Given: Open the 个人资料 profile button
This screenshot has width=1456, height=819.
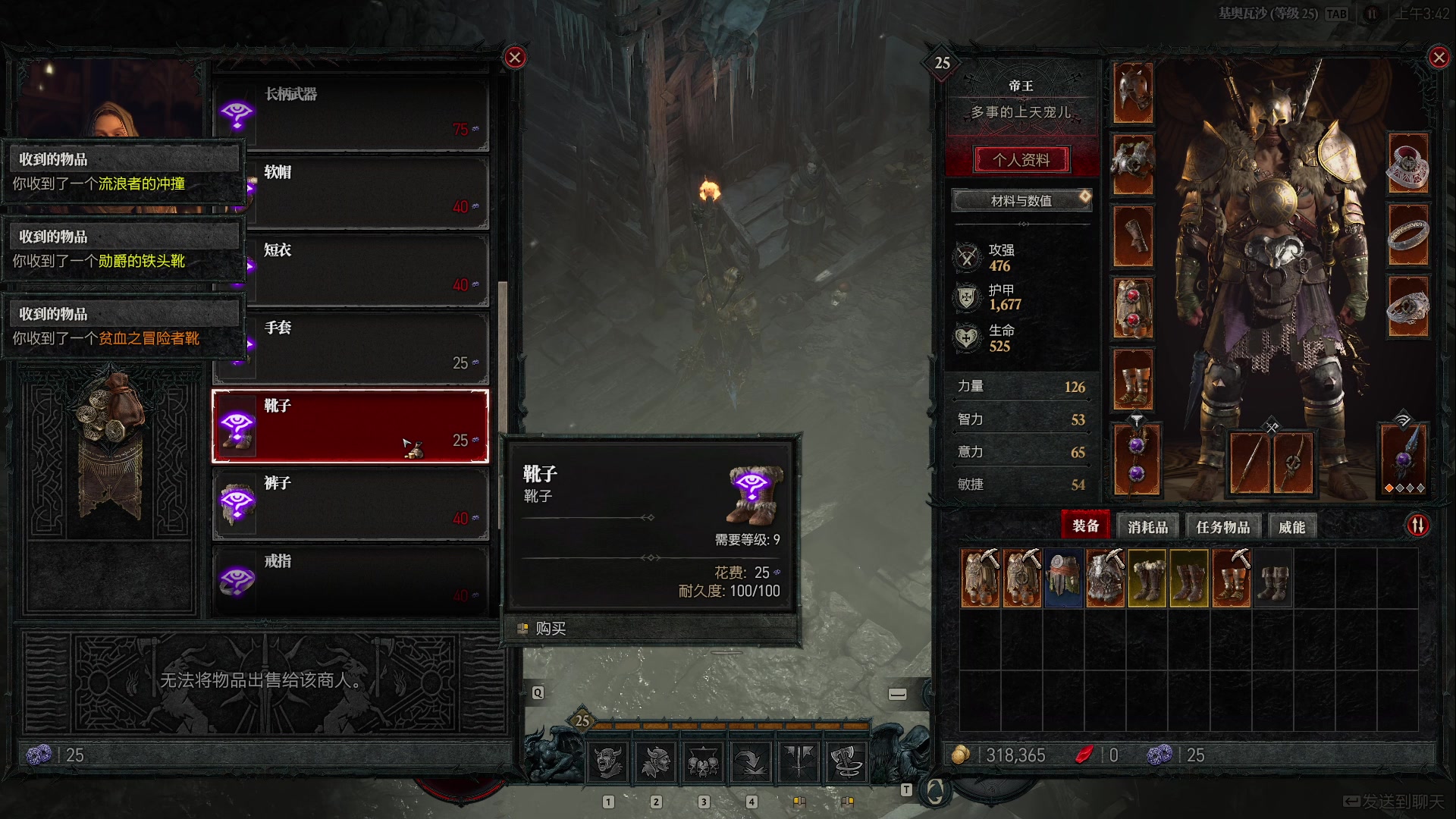Looking at the screenshot, I should (x=1021, y=160).
